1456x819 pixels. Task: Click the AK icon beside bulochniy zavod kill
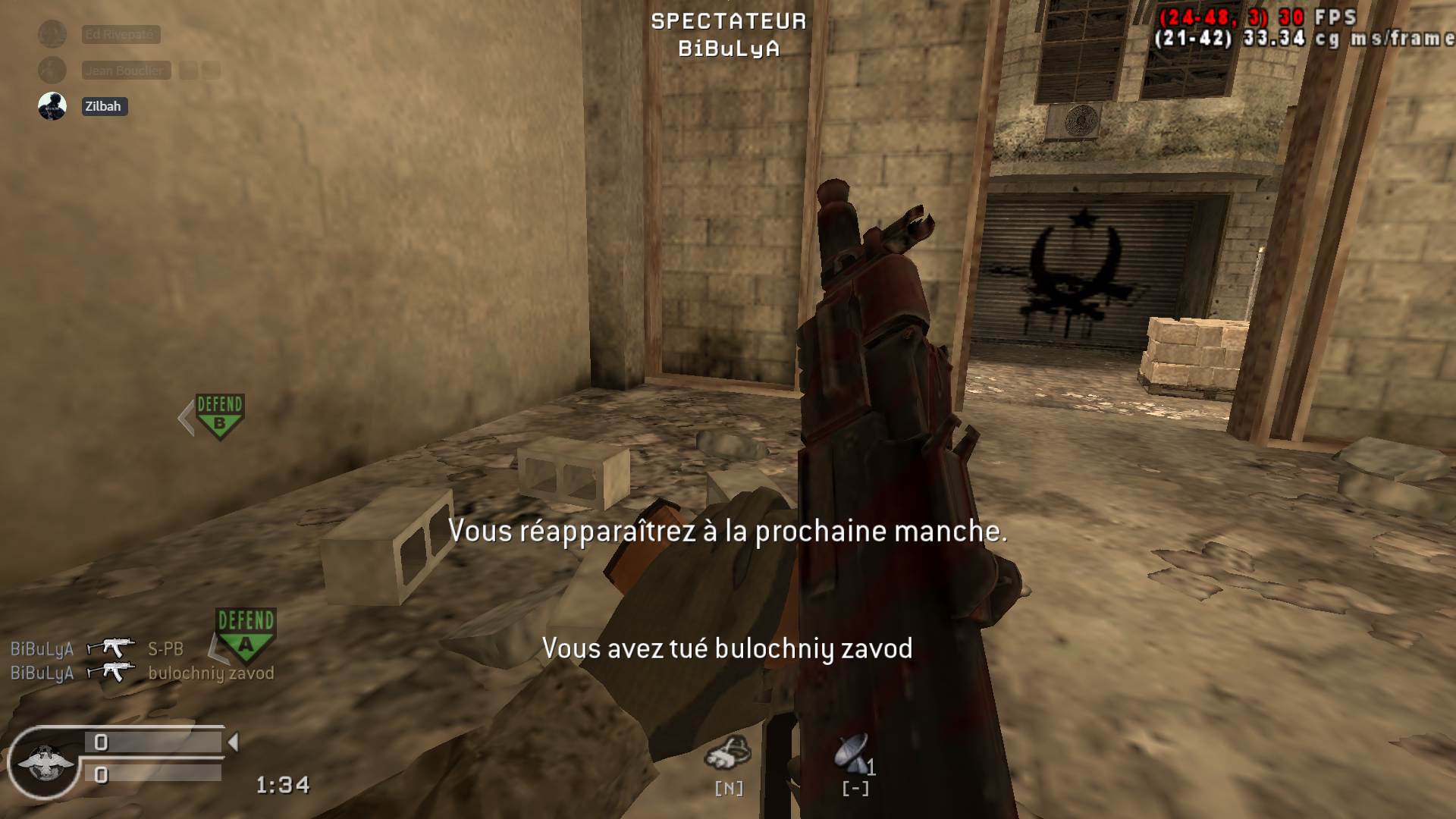[x=112, y=670]
